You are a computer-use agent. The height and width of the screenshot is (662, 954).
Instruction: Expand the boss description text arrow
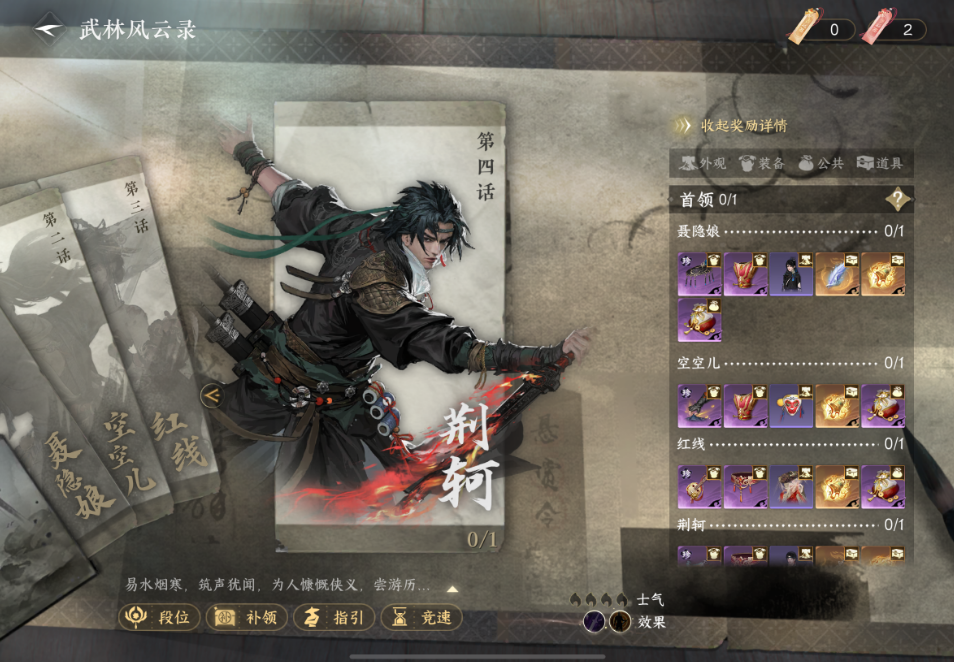(x=452, y=589)
